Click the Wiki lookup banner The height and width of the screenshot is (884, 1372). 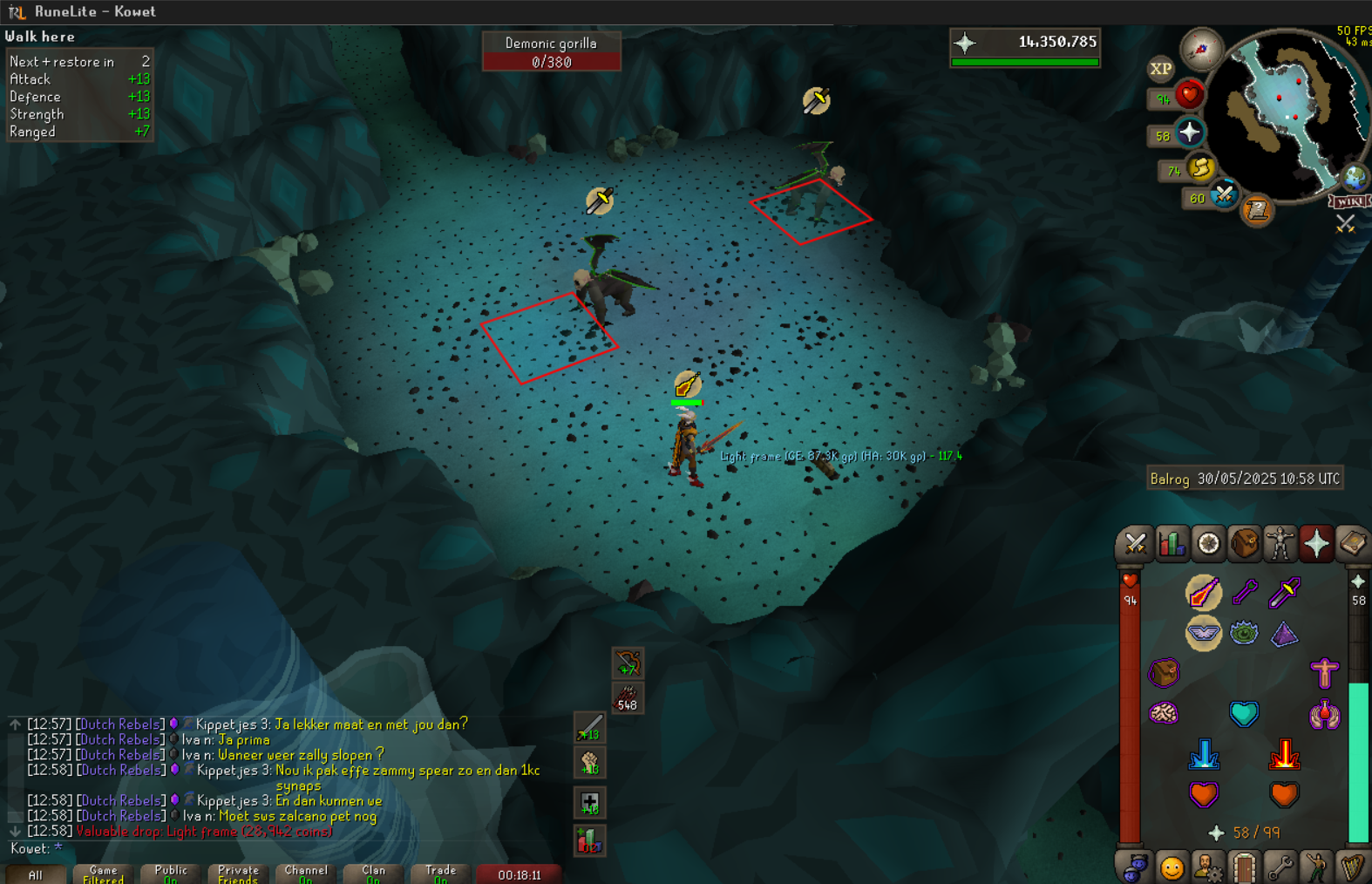[x=1349, y=201]
